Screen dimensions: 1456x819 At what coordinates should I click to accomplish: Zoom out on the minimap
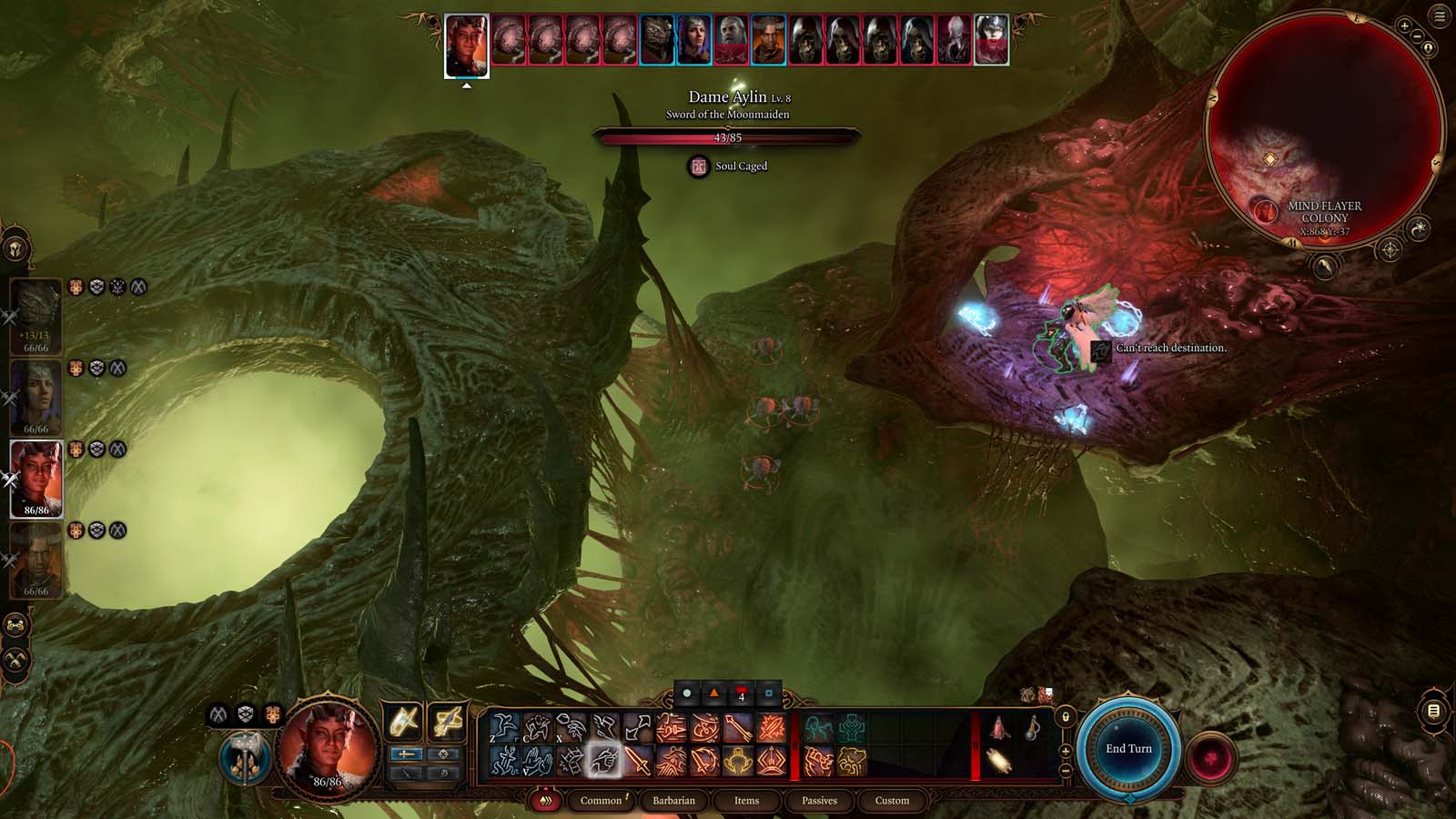[1417, 36]
